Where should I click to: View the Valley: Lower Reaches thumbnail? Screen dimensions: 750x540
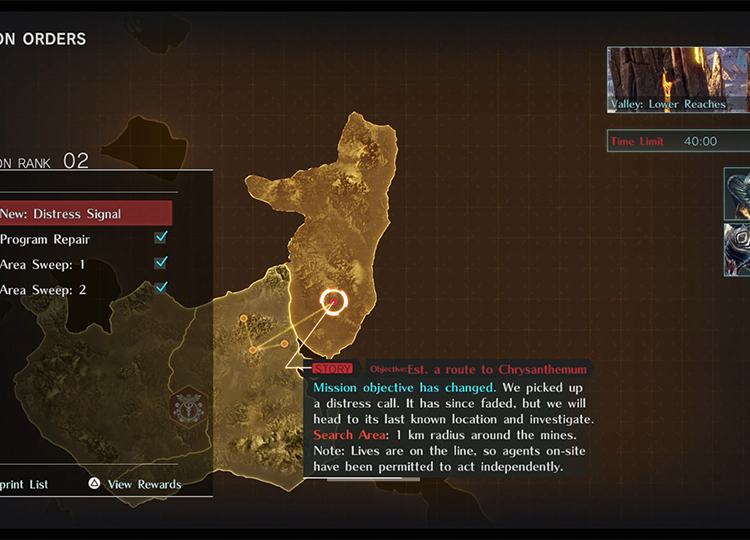[677, 80]
